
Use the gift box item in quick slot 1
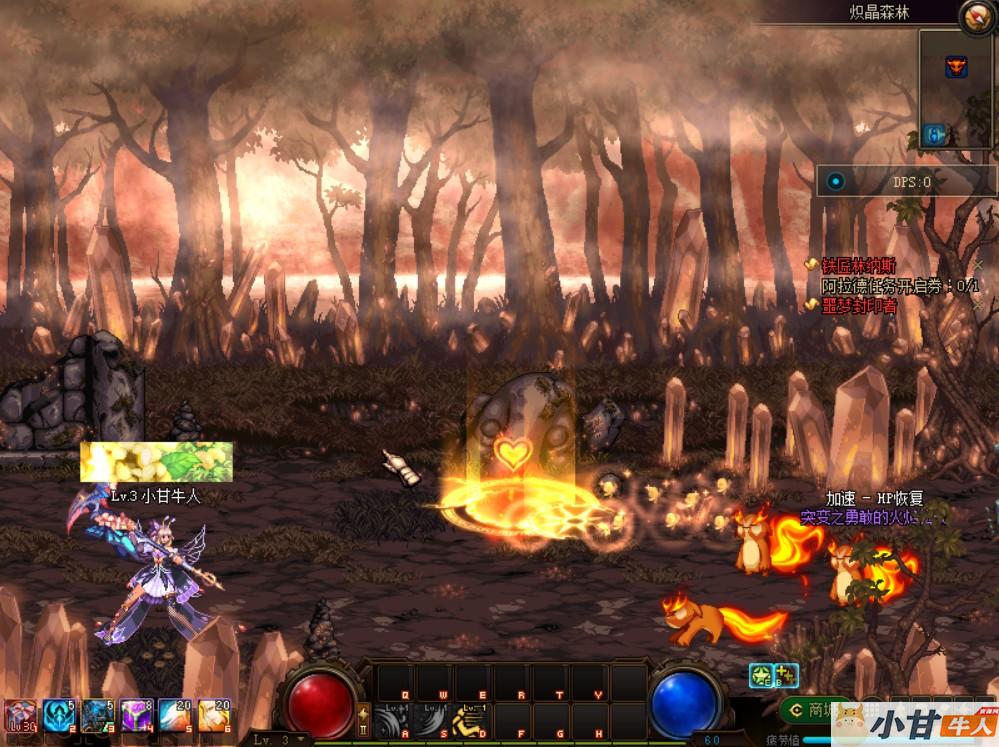20,717
